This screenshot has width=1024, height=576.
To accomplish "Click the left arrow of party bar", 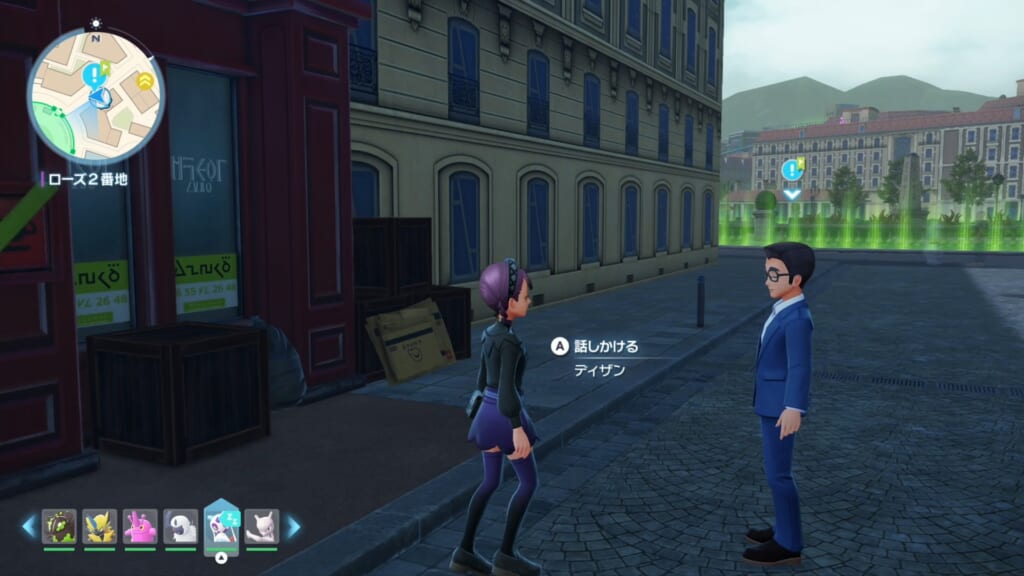I will [x=28, y=526].
